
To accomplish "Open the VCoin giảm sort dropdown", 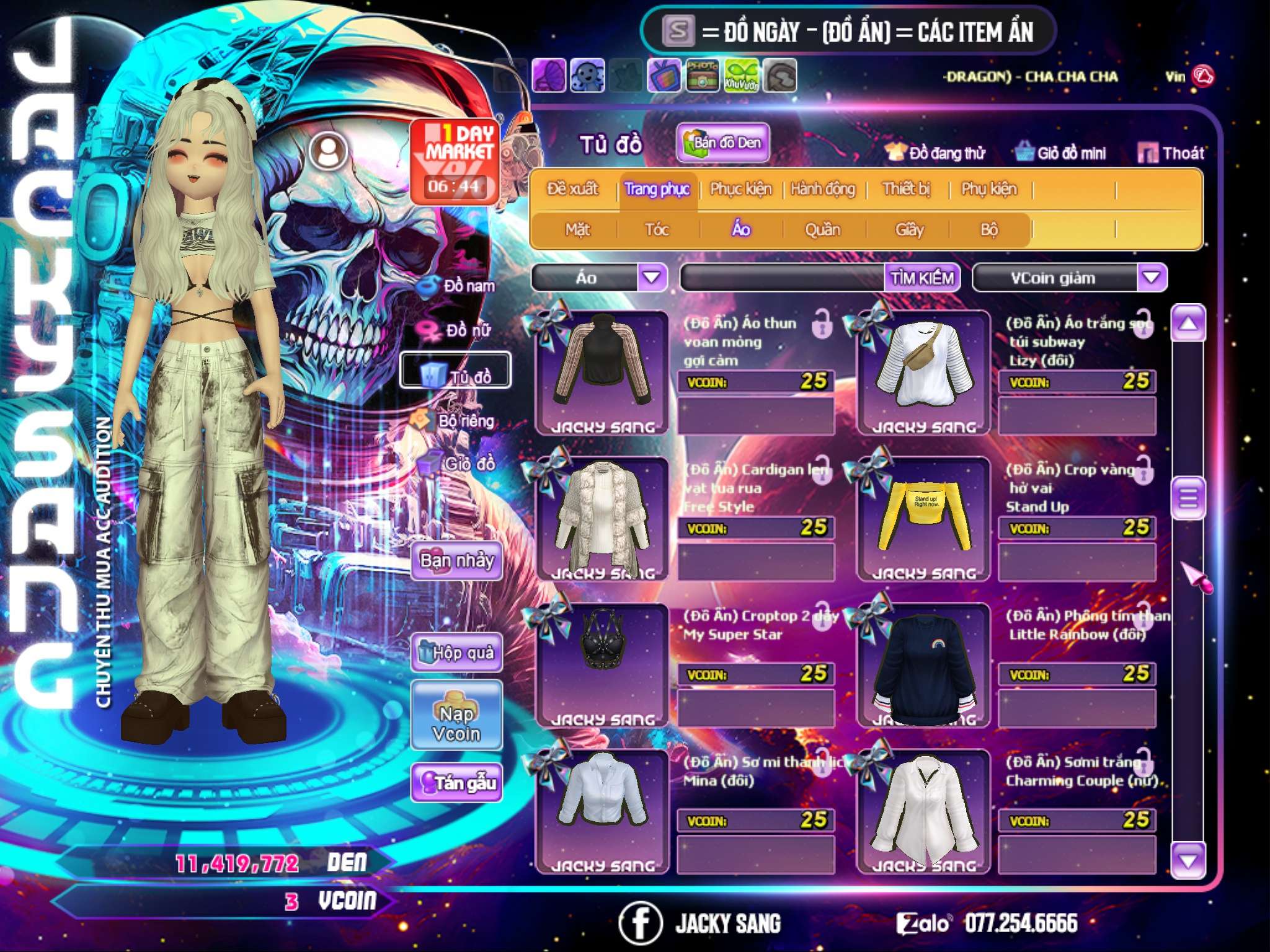I will point(1151,278).
